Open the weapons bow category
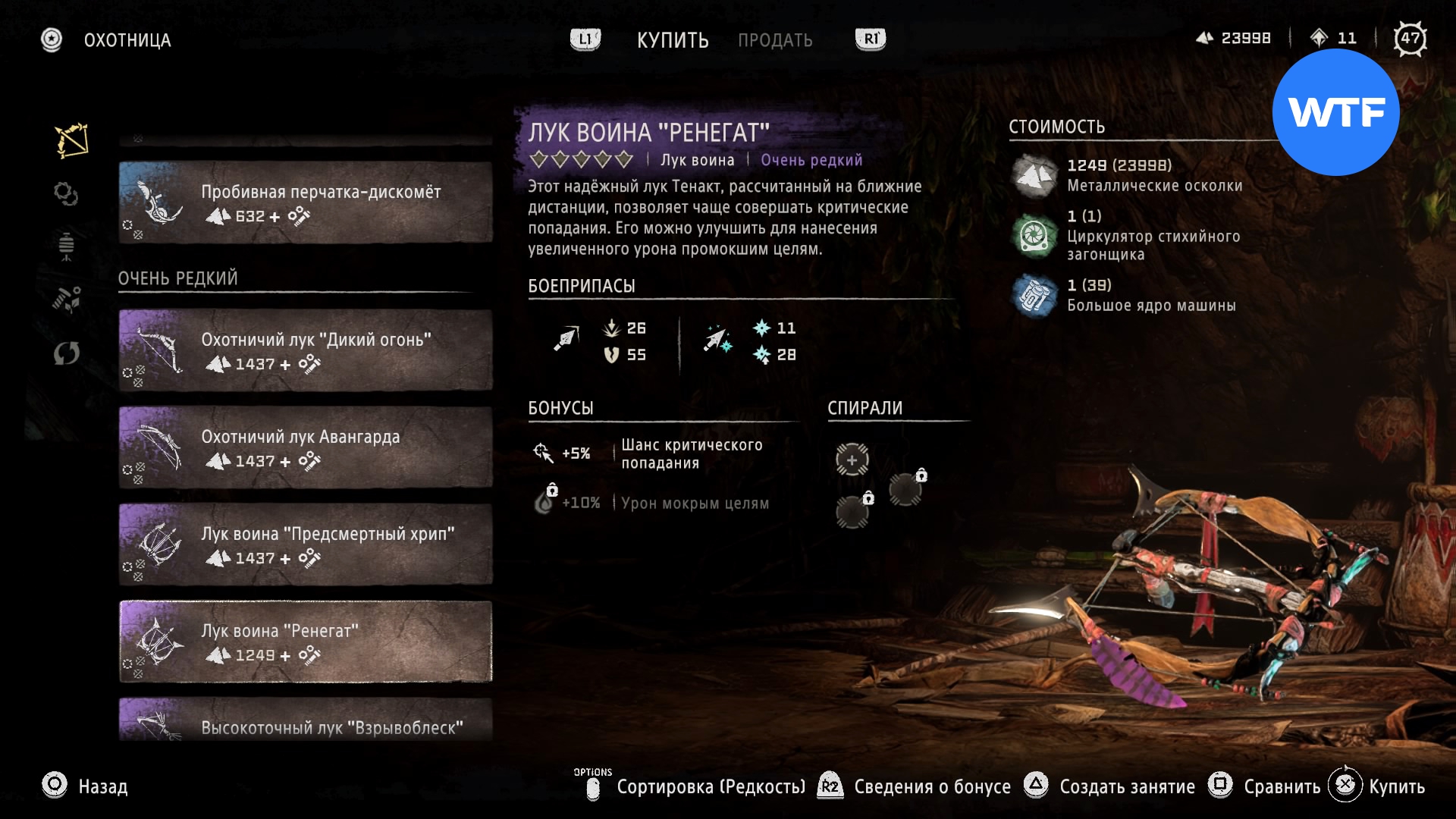 coord(71,140)
